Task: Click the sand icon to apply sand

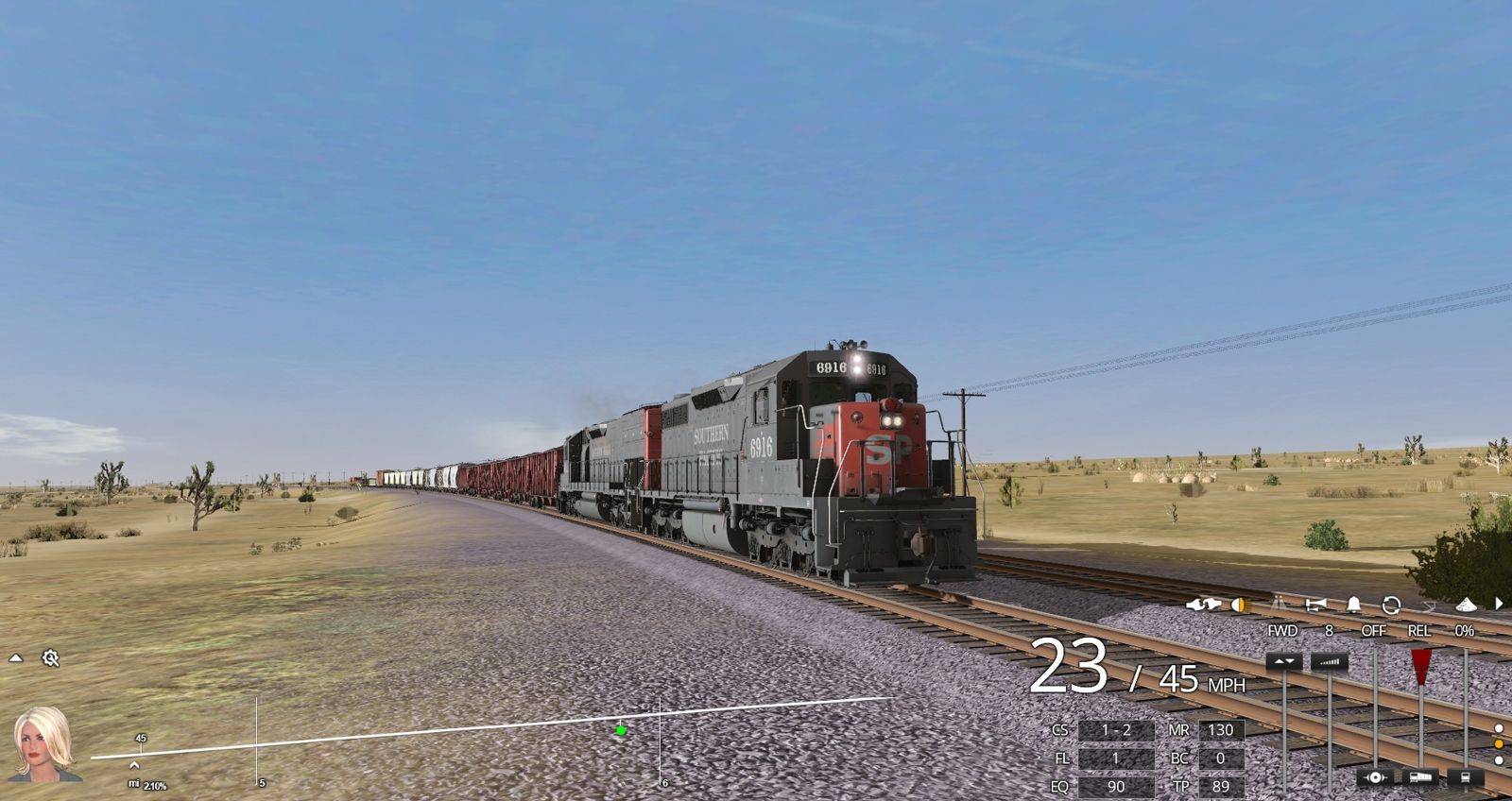Action: click(x=1467, y=605)
